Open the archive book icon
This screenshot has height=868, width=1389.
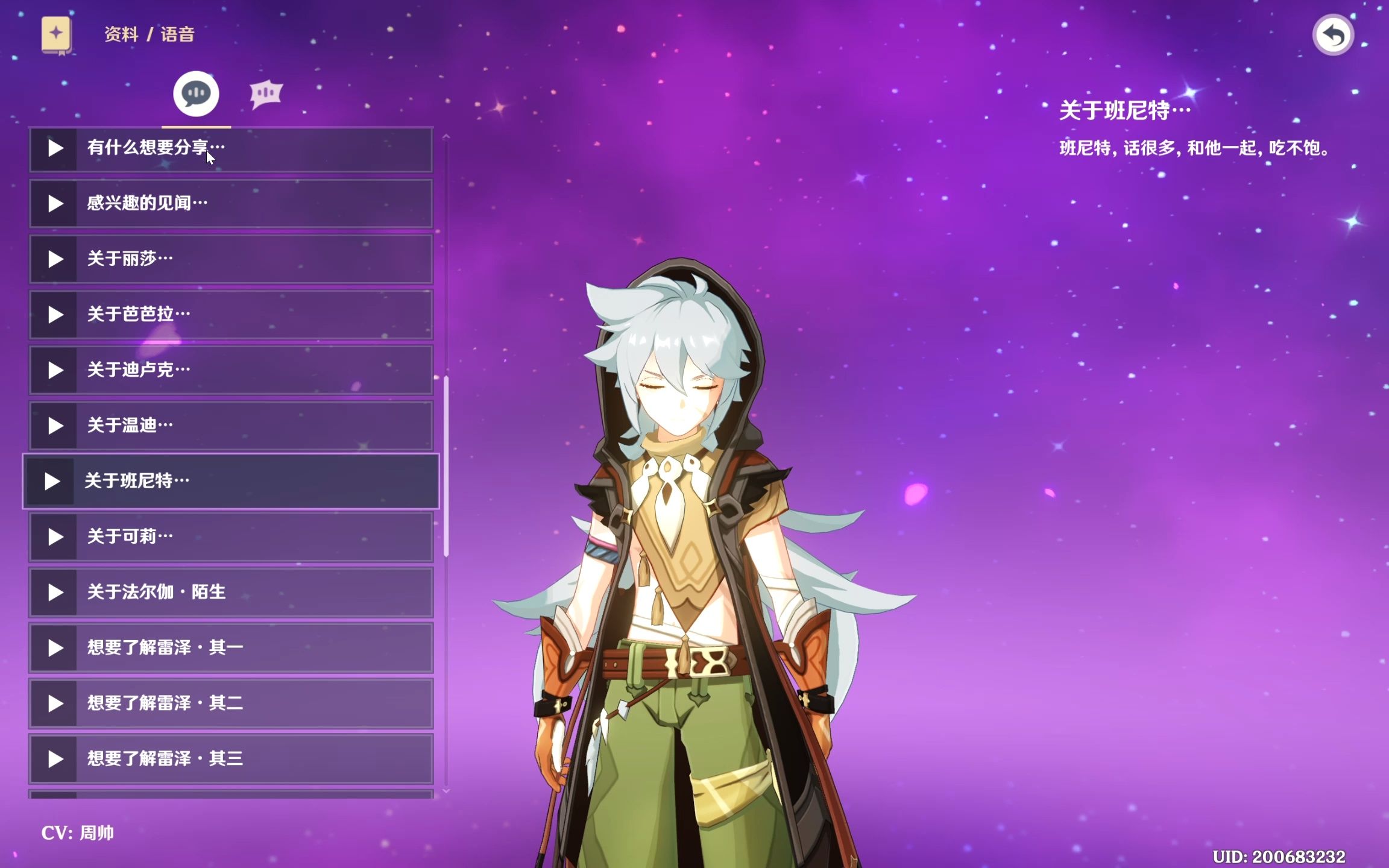coord(56,35)
